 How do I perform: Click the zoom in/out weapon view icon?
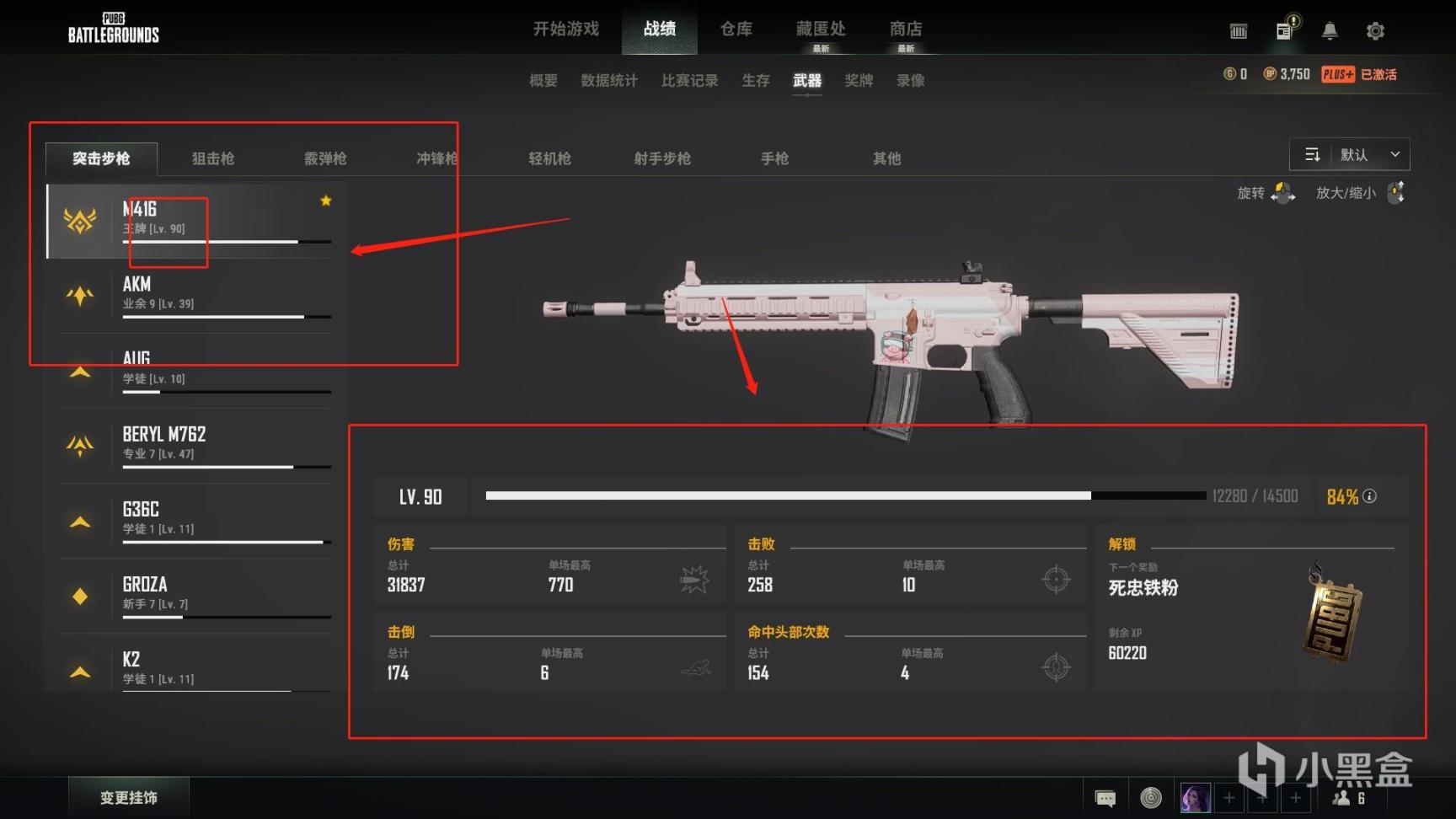coord(1396,193)
